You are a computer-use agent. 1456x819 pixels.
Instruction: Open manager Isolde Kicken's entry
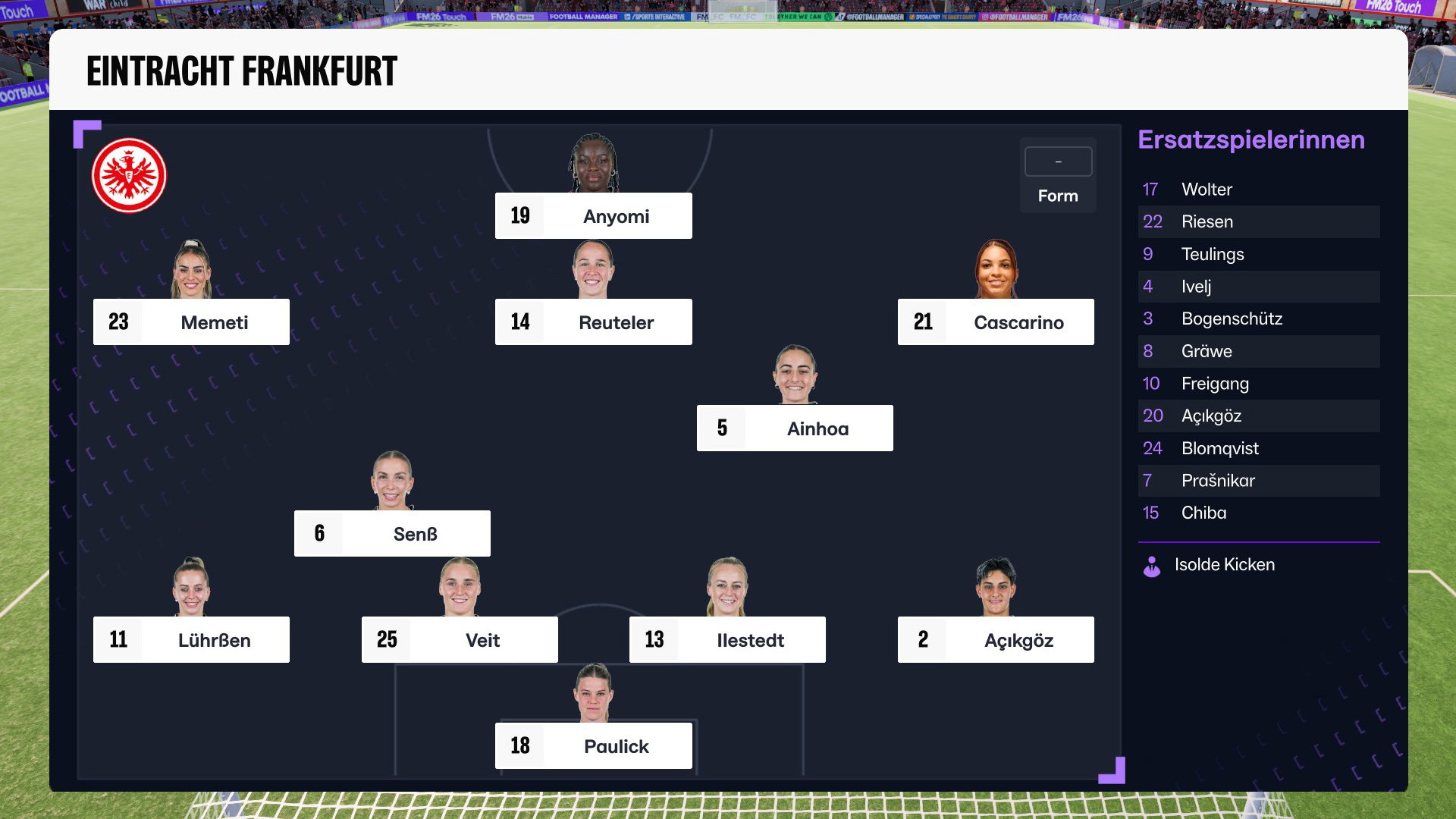[1223, 565]
